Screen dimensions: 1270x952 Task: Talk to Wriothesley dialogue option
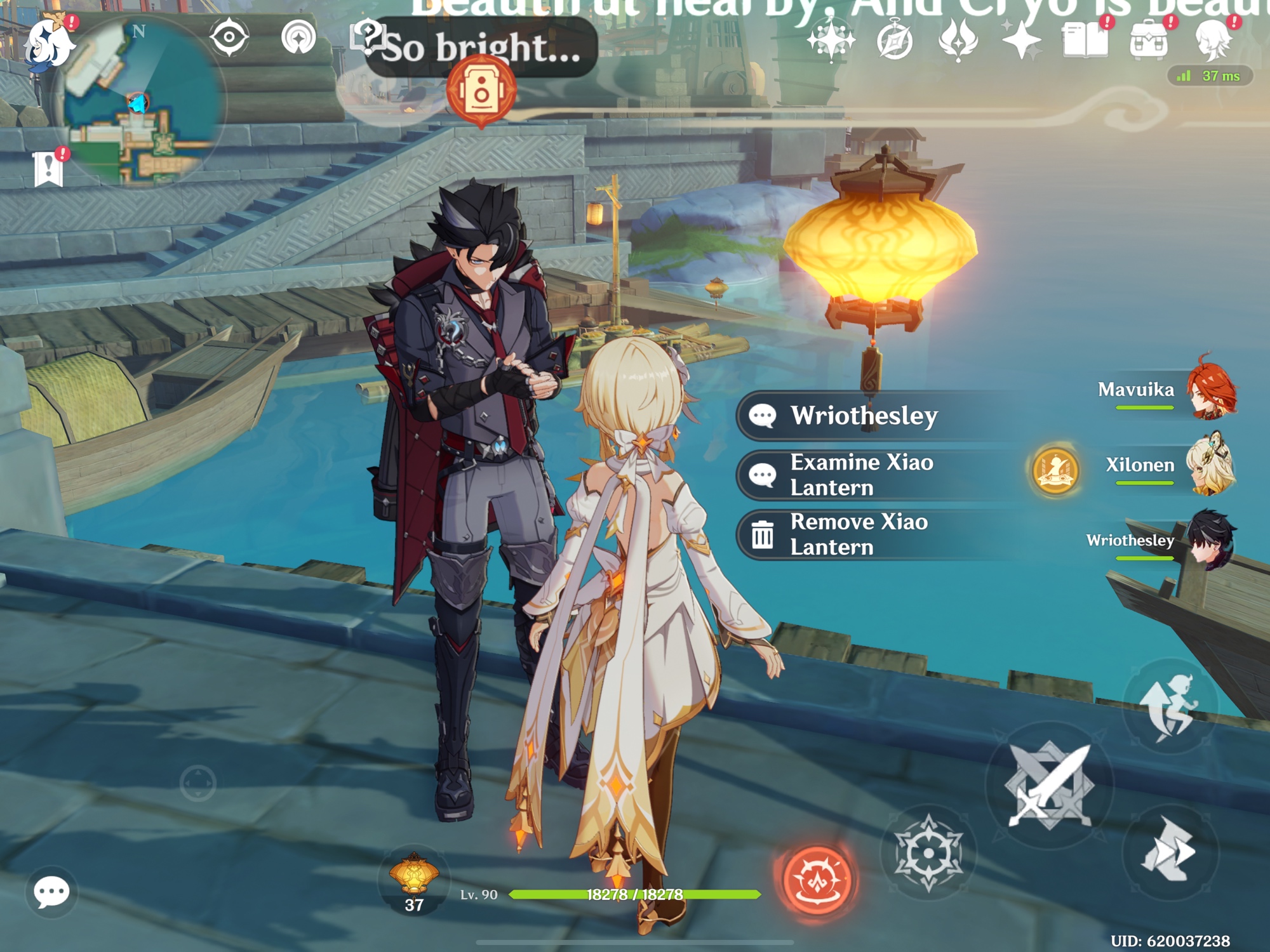point(864,416)
